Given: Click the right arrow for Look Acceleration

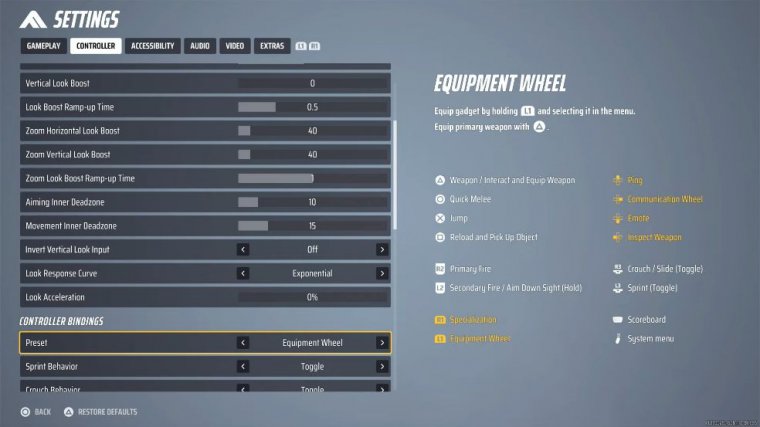Looking at the screenshot, I should click(381, 297).
